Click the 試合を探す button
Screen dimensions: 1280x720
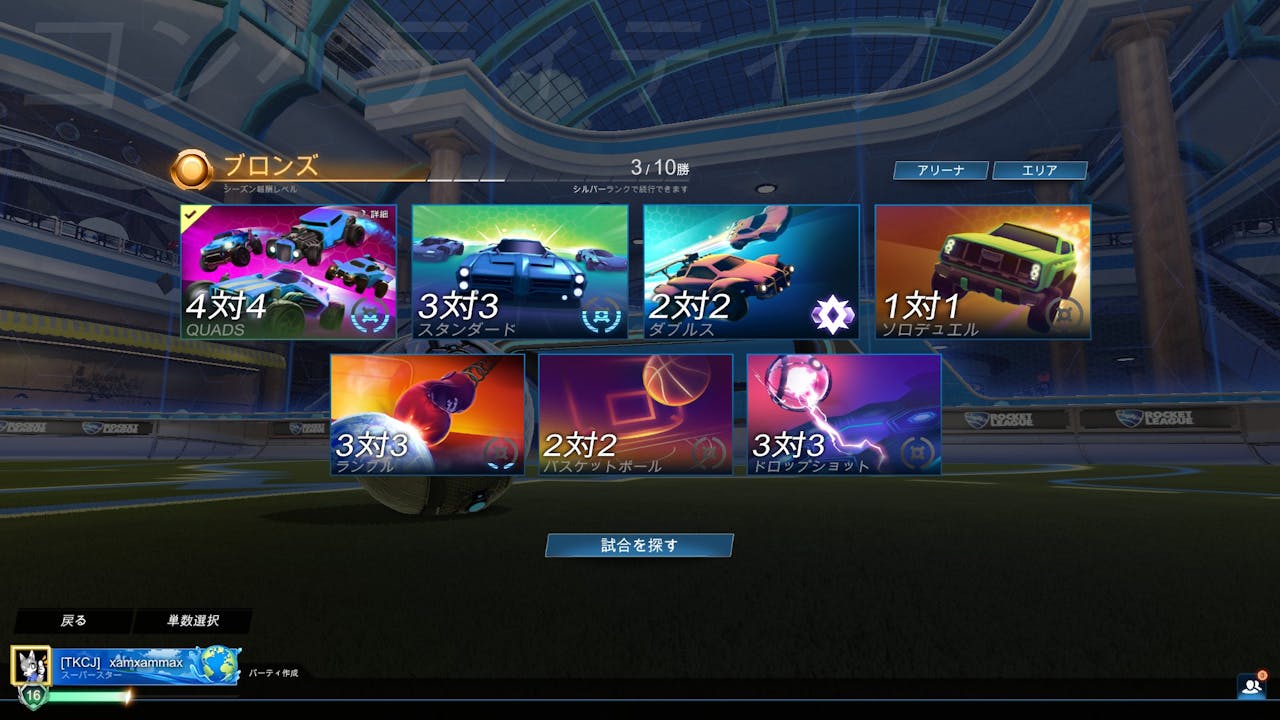coord(639,545)
